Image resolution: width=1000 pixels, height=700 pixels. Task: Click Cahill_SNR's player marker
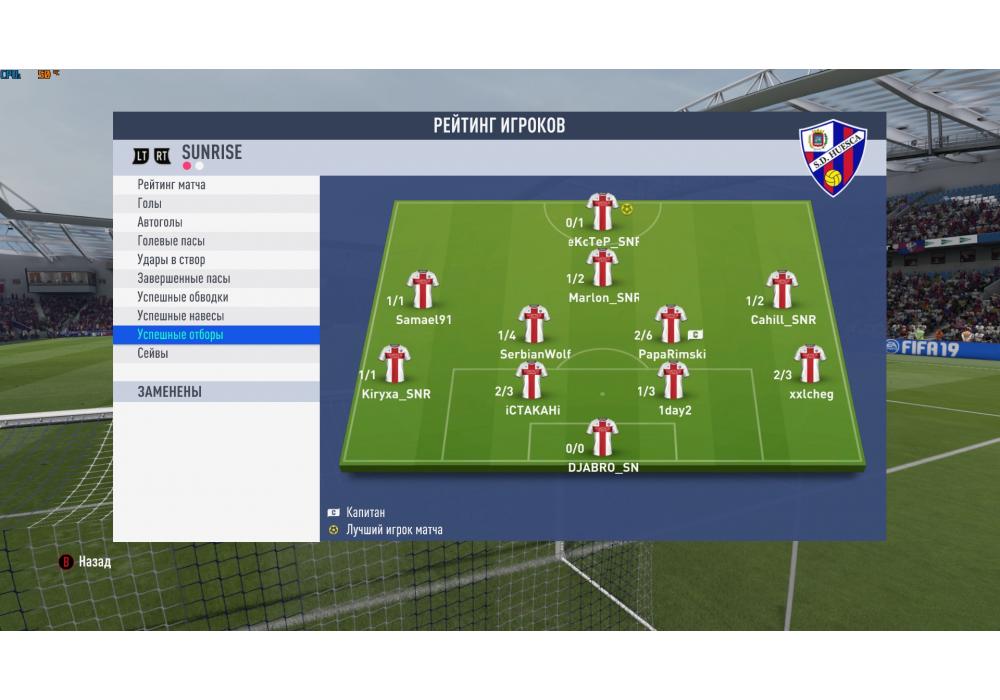pyautogui.click(x=781, y=290)
